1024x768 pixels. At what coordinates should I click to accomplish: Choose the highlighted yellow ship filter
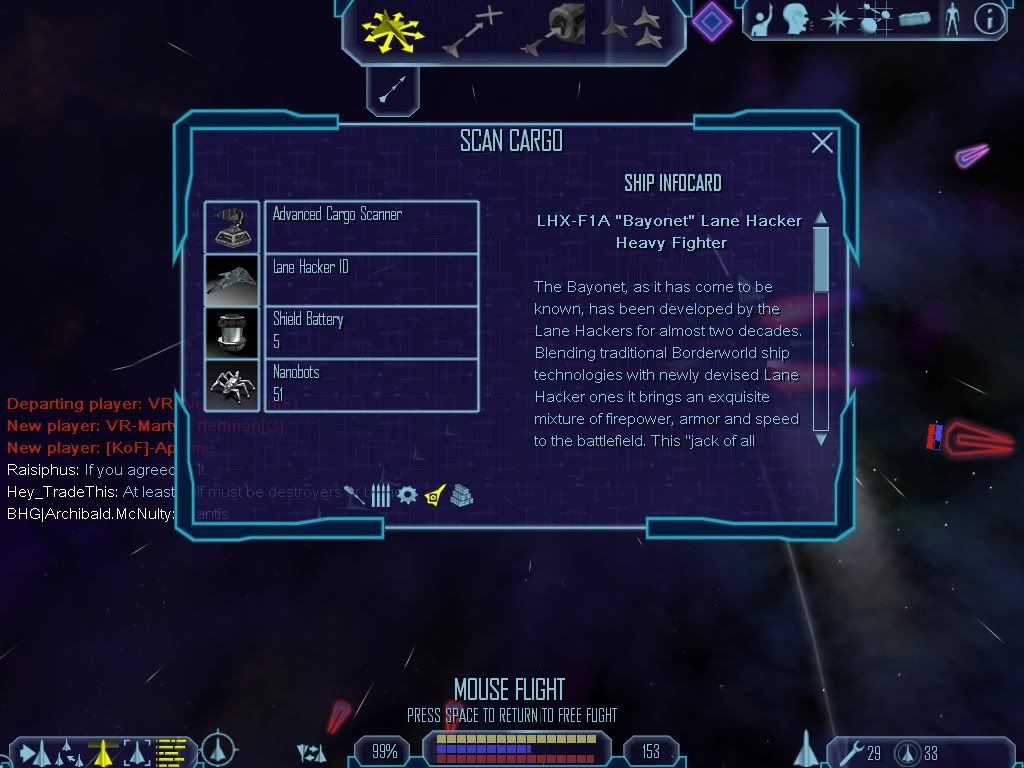(434, 495)
